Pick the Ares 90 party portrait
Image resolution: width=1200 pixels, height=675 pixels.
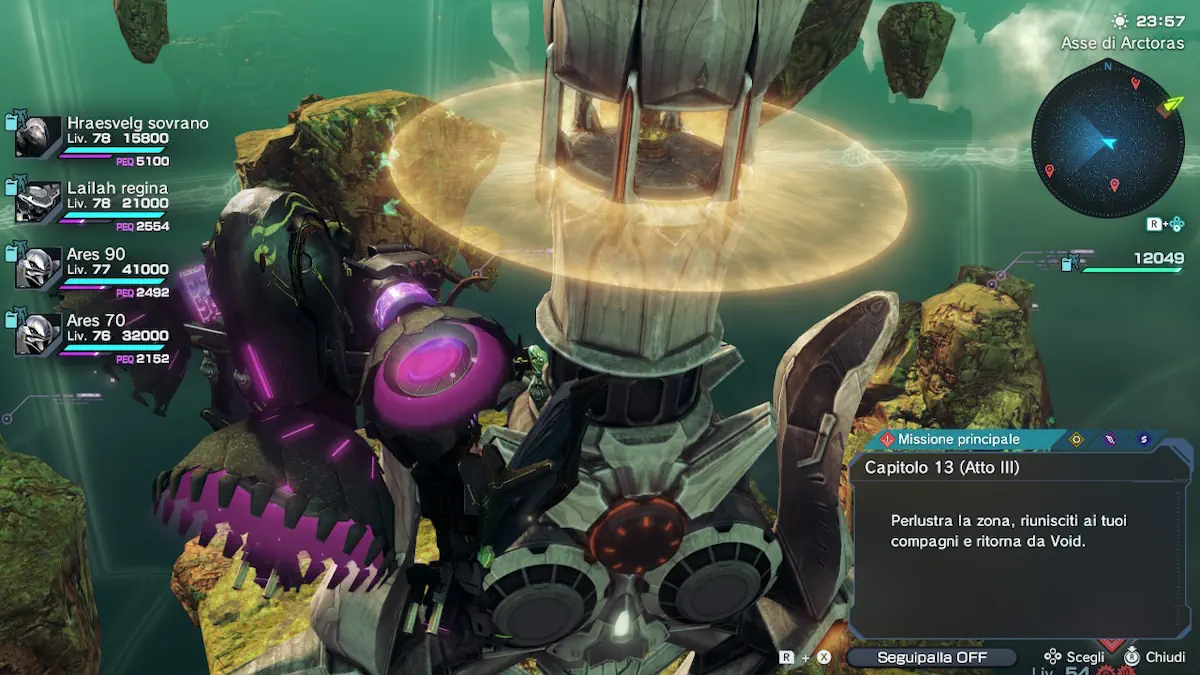click(38, 269)
